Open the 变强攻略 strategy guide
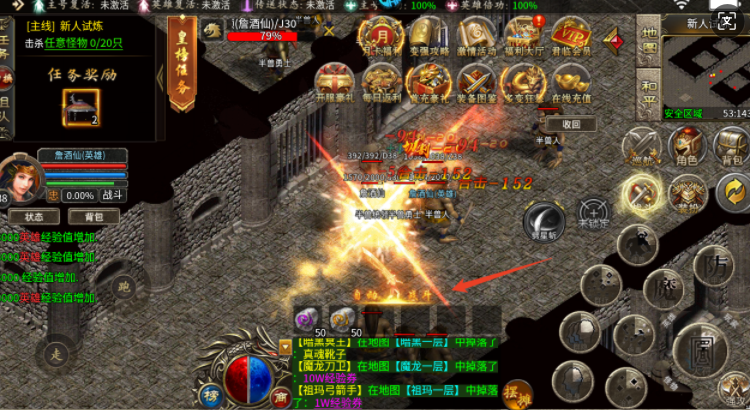750x410 pixels. pos(424,36)
